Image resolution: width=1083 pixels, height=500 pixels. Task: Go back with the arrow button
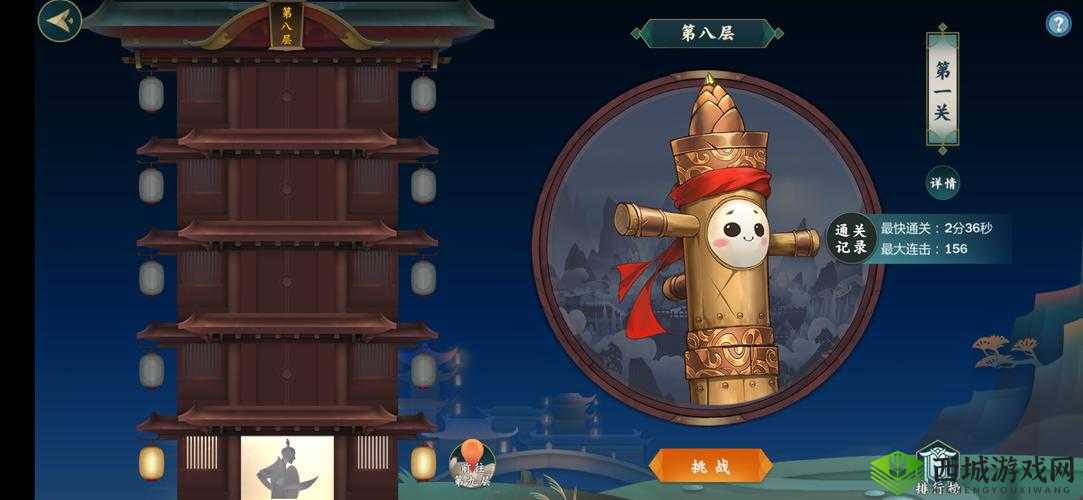coord(60,21)
